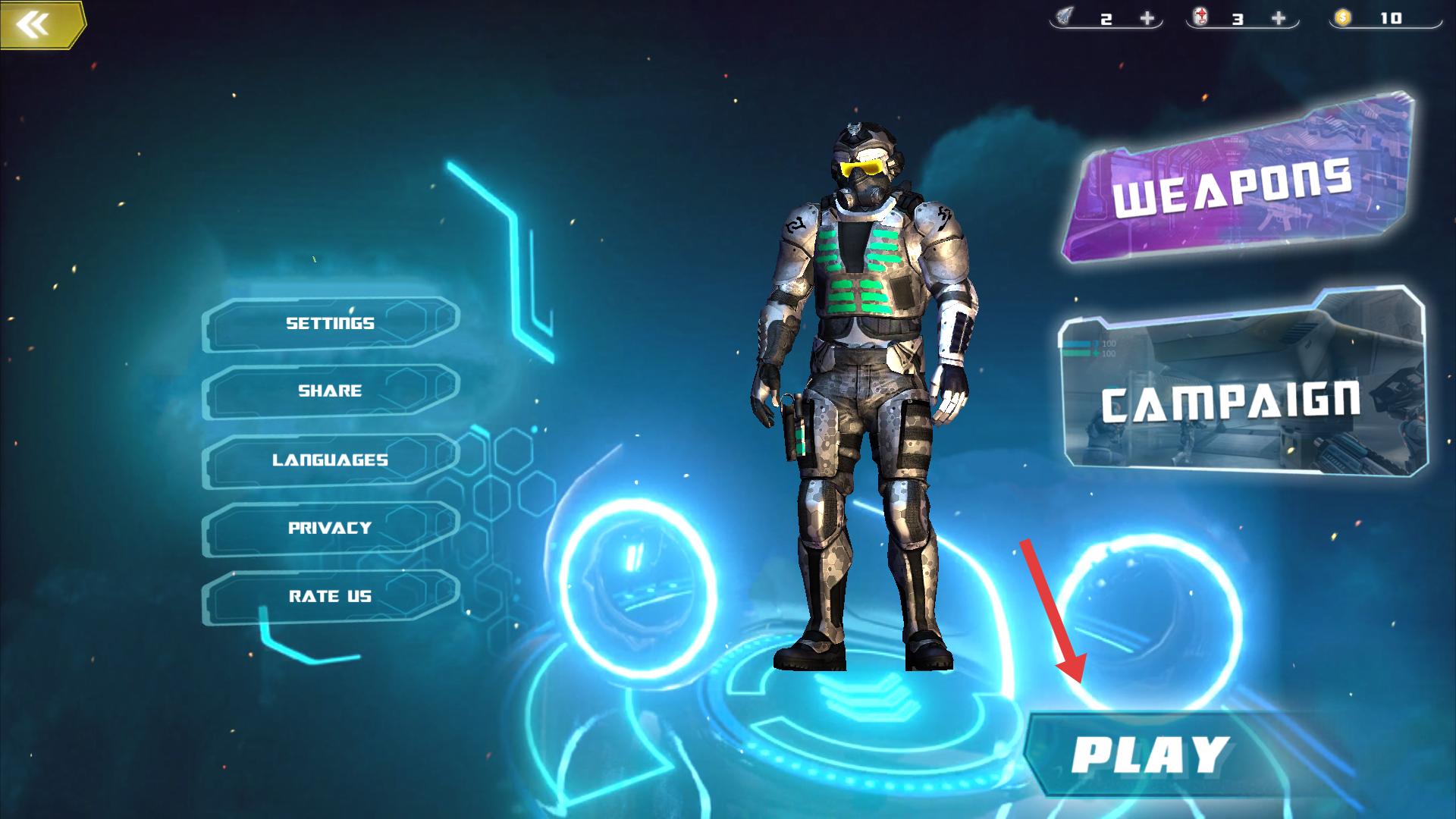View the Privacy option

pyautogui.click(x=331, y=528)
